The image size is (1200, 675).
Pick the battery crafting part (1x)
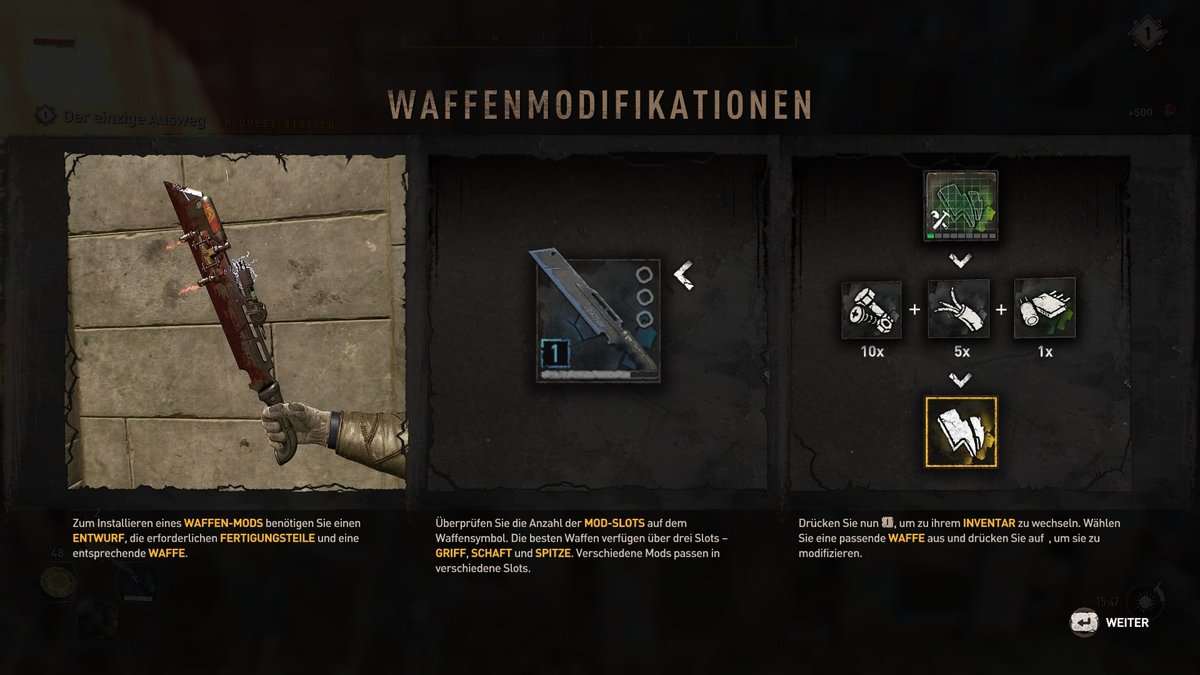[1044, 309]
